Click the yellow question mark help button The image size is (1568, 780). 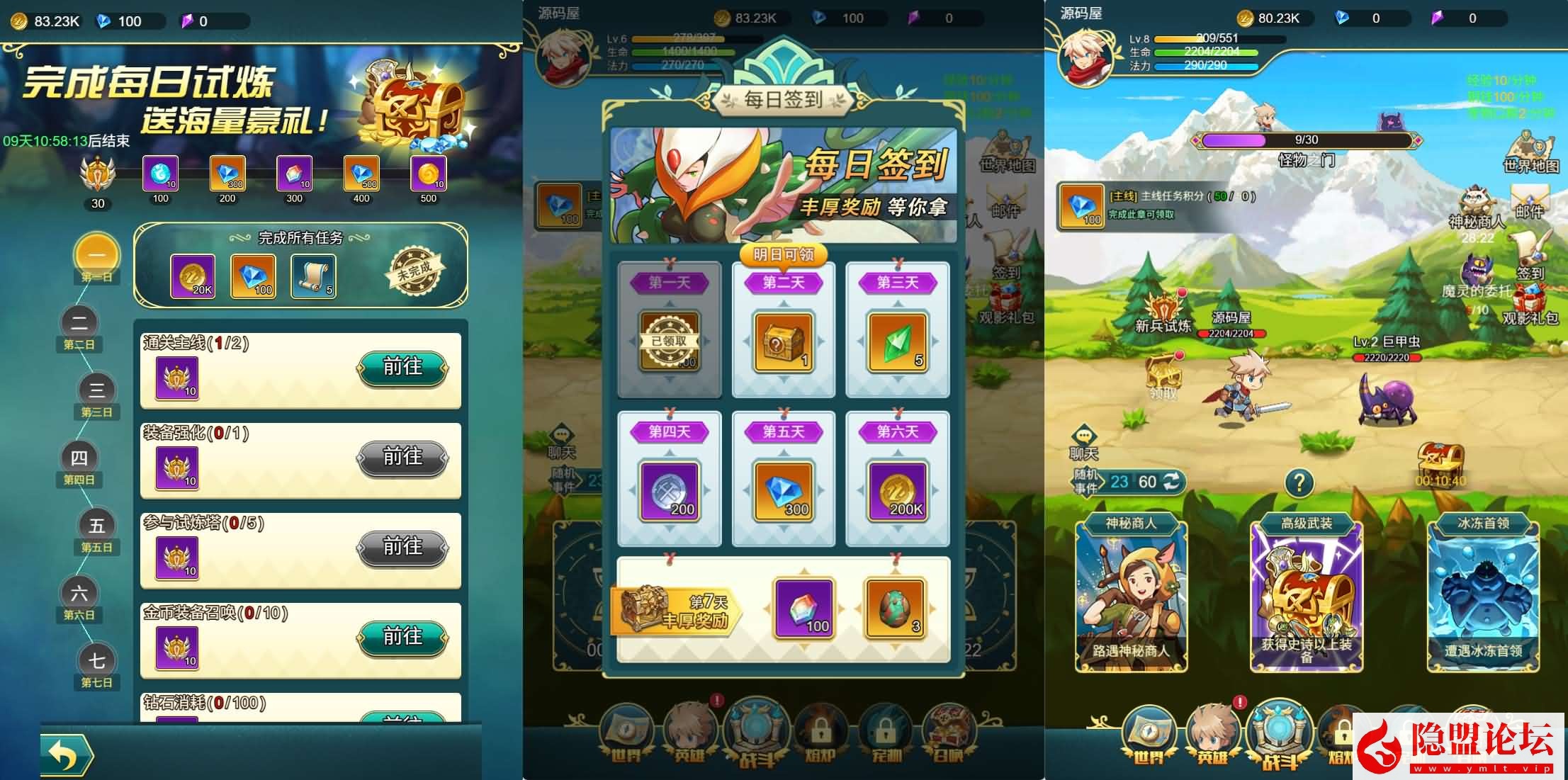pyautogui.click(x=1299, y=483)
